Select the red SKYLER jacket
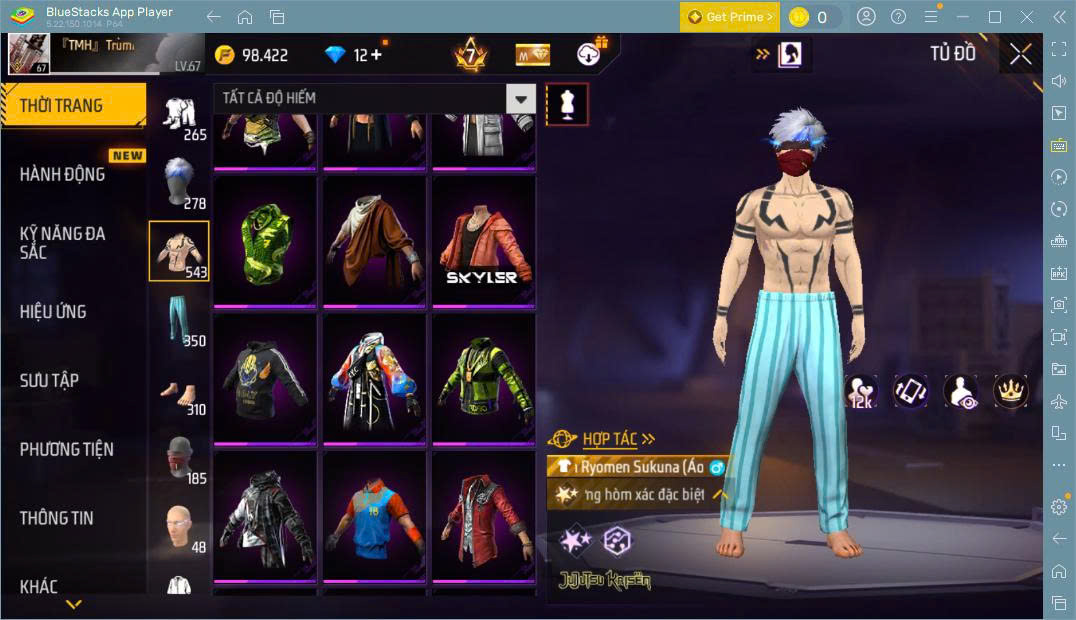 [x=483, y=243]
